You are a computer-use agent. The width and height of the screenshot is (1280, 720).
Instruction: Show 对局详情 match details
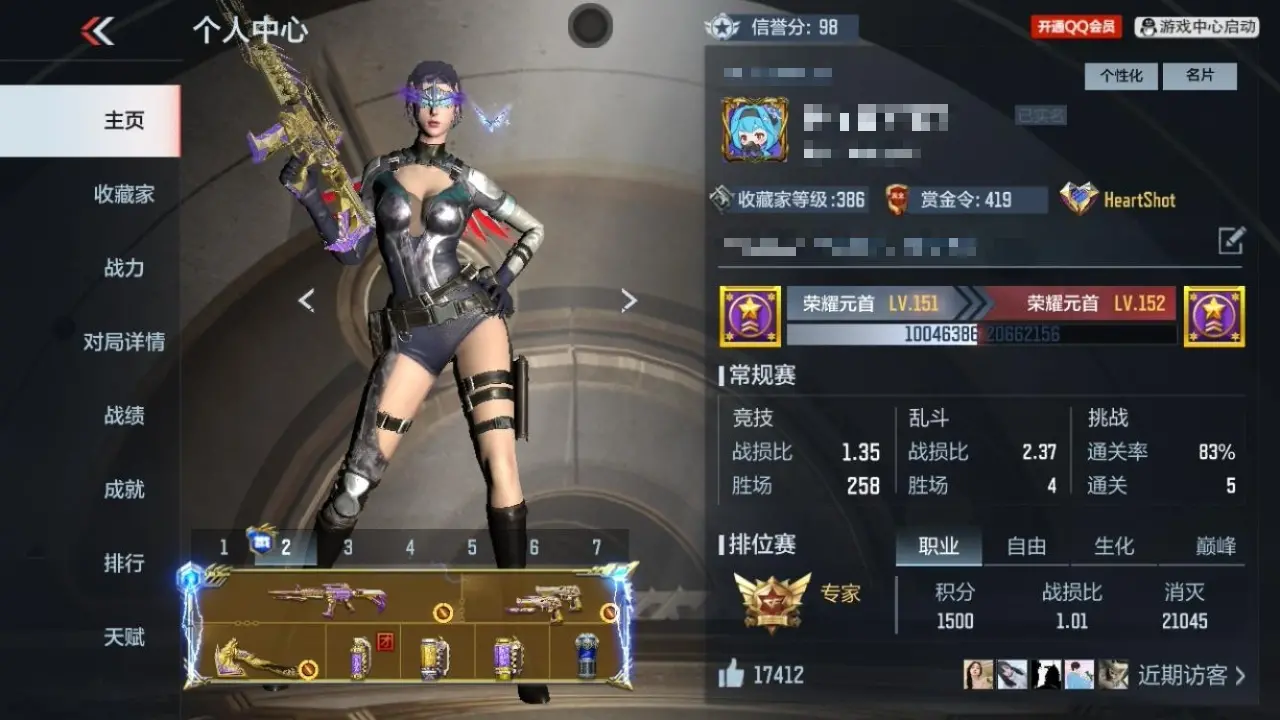124,342
